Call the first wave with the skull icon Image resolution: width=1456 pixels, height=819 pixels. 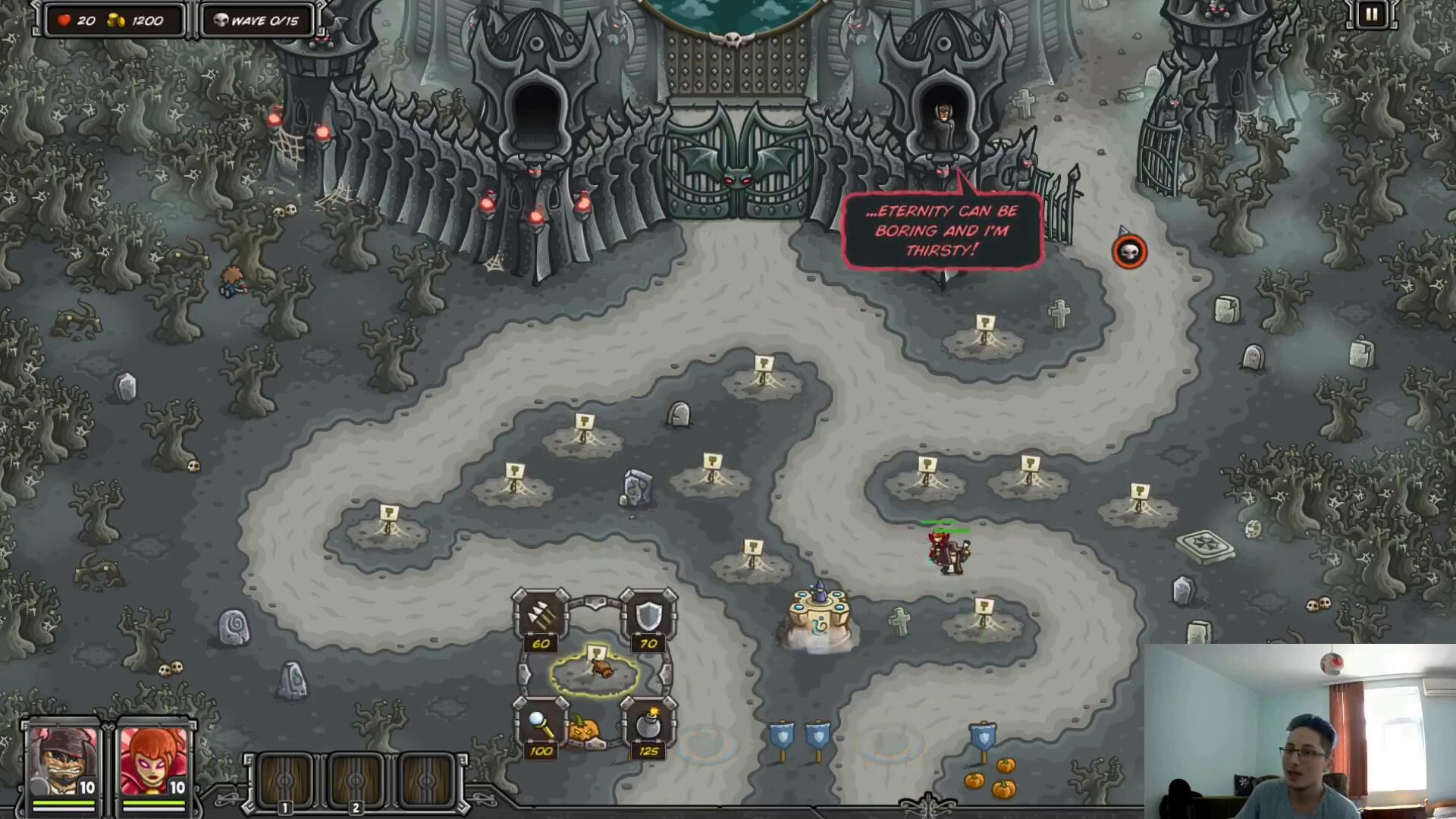pos(1129,253)
